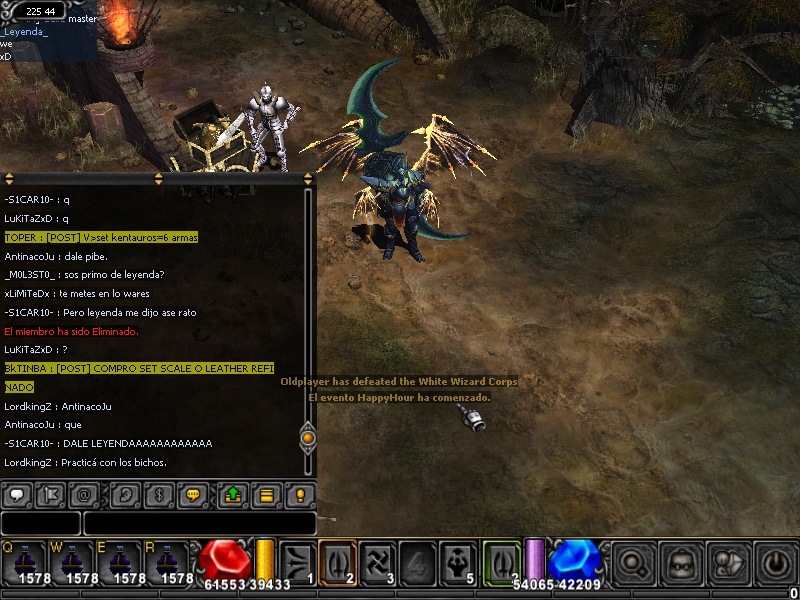
Task: Select the swirl skill in slot 3
Action: pos(378,560)
